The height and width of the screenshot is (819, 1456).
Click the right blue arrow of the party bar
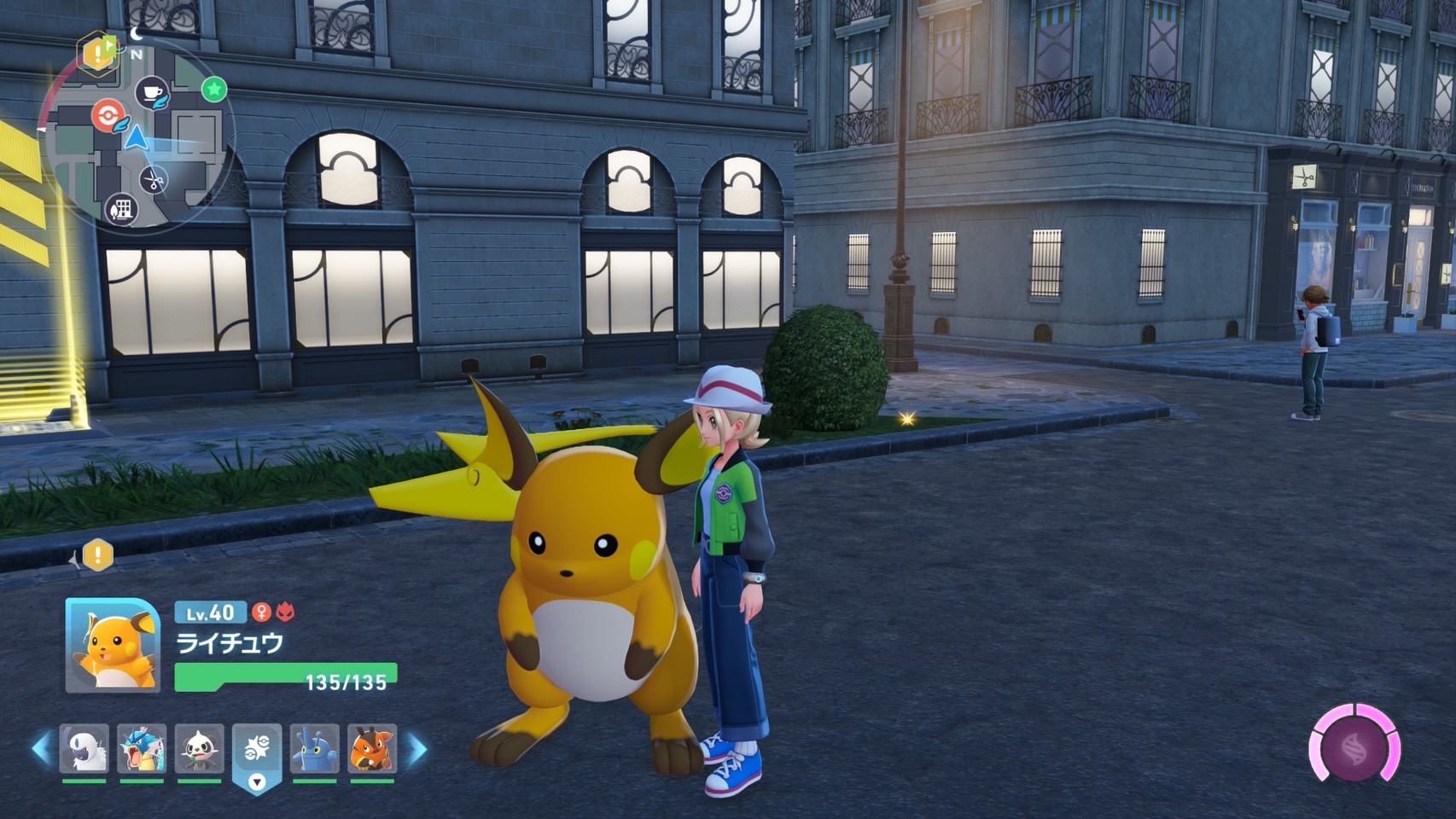click(x=416, y=750)
